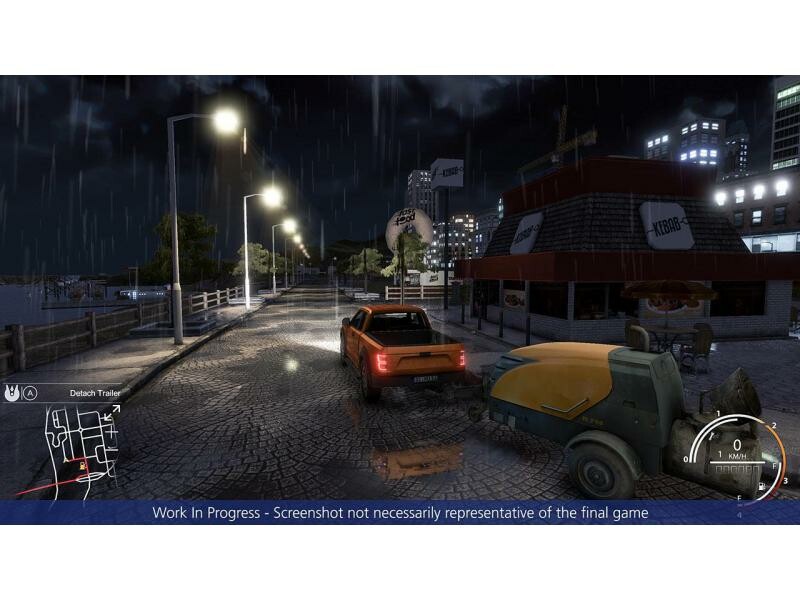Click the trailer hitch icon

click(12, 393)
